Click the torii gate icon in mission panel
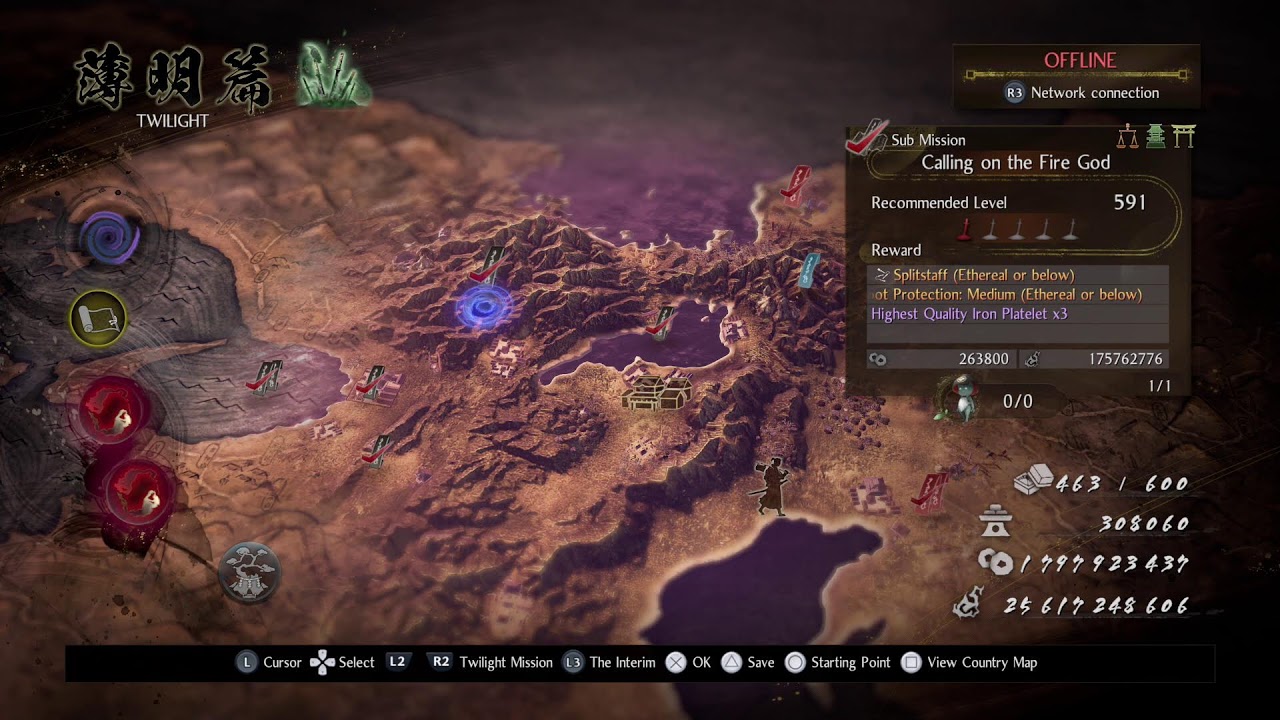This screenshot has height=720, width=1280. click(1184, 137)
